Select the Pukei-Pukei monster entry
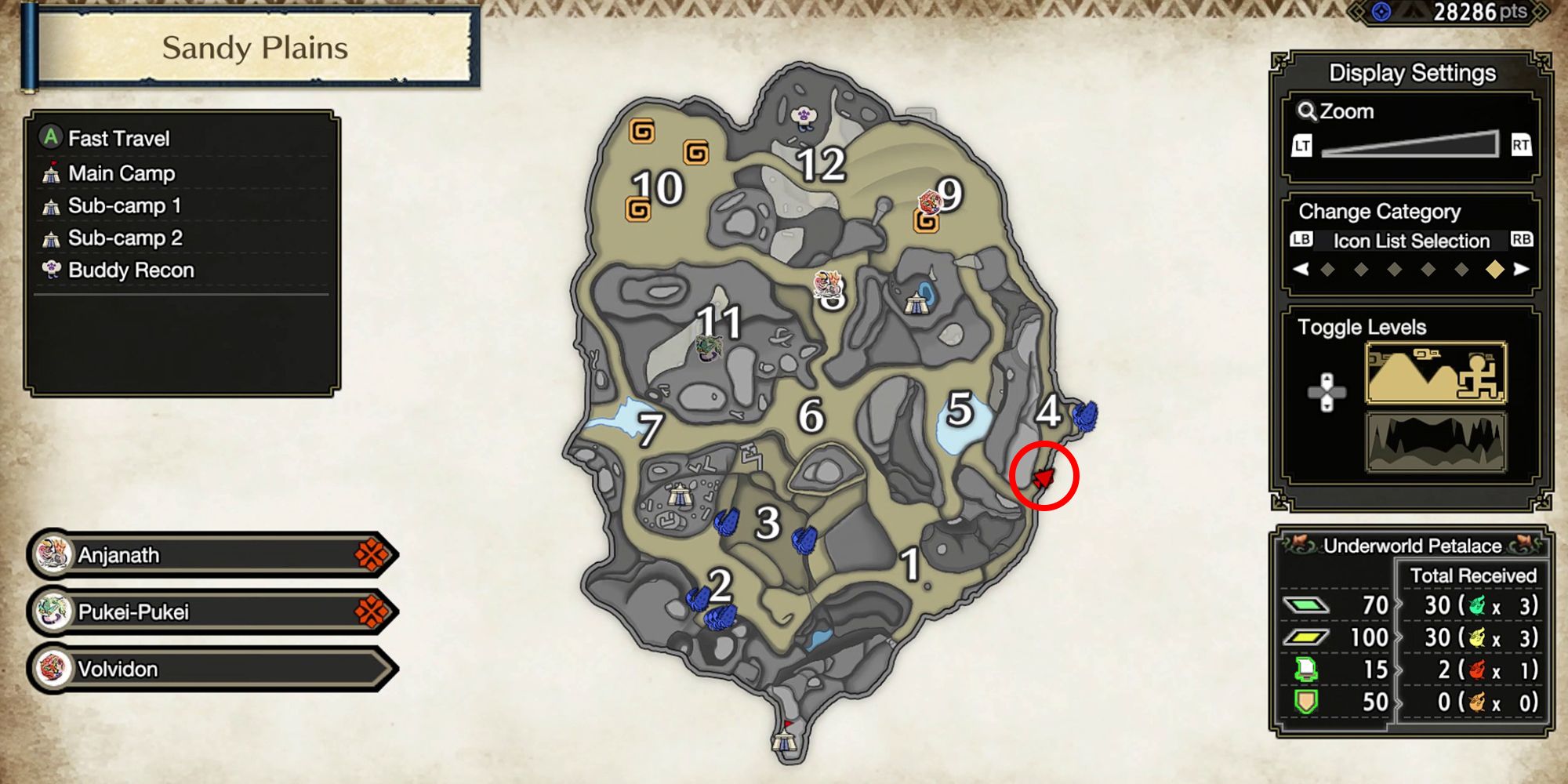This screenshot has width=1568, height=784. [196, 611]
